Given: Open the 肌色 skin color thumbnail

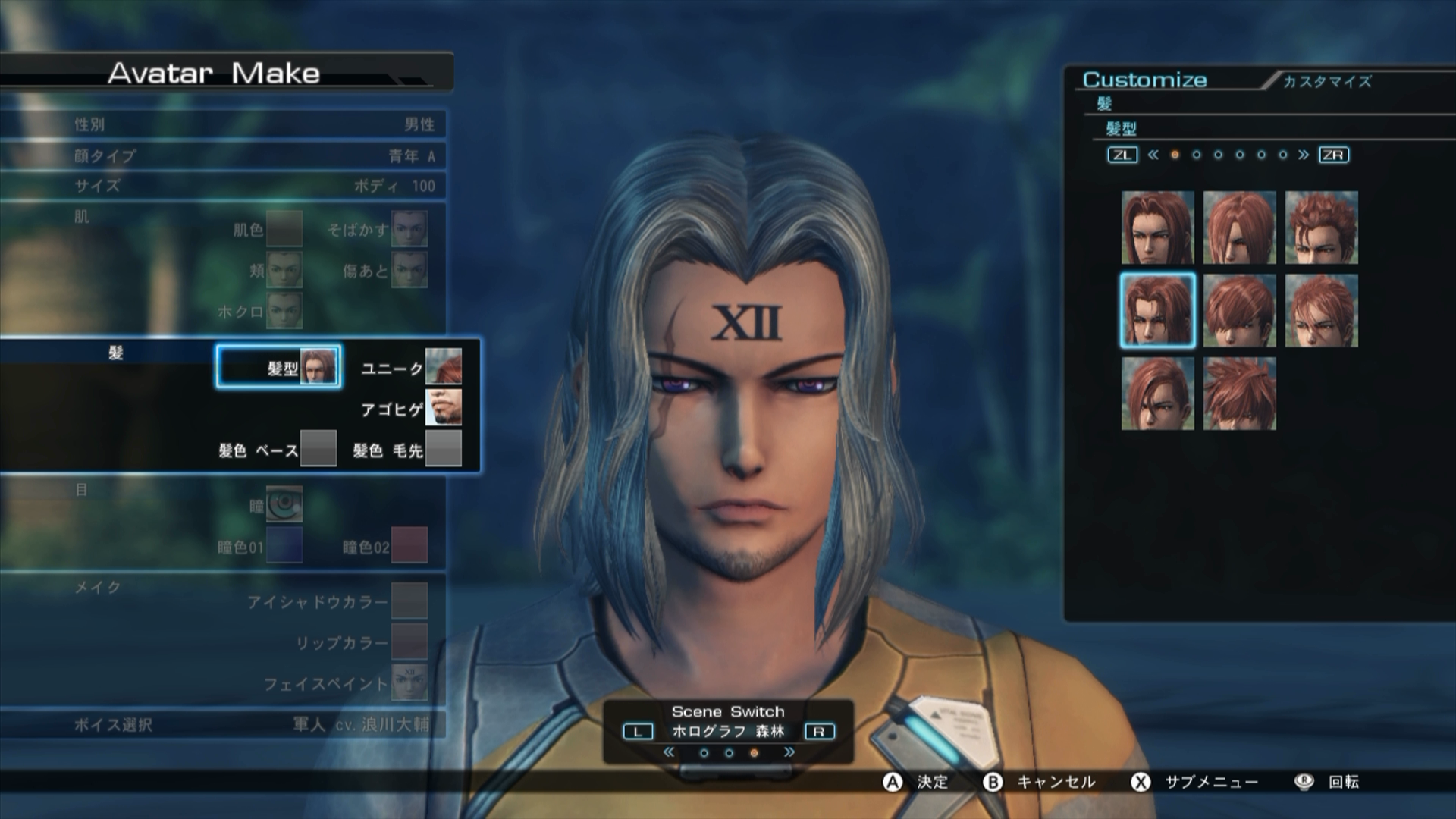Looking at the screenshot, I should (284, 230).
